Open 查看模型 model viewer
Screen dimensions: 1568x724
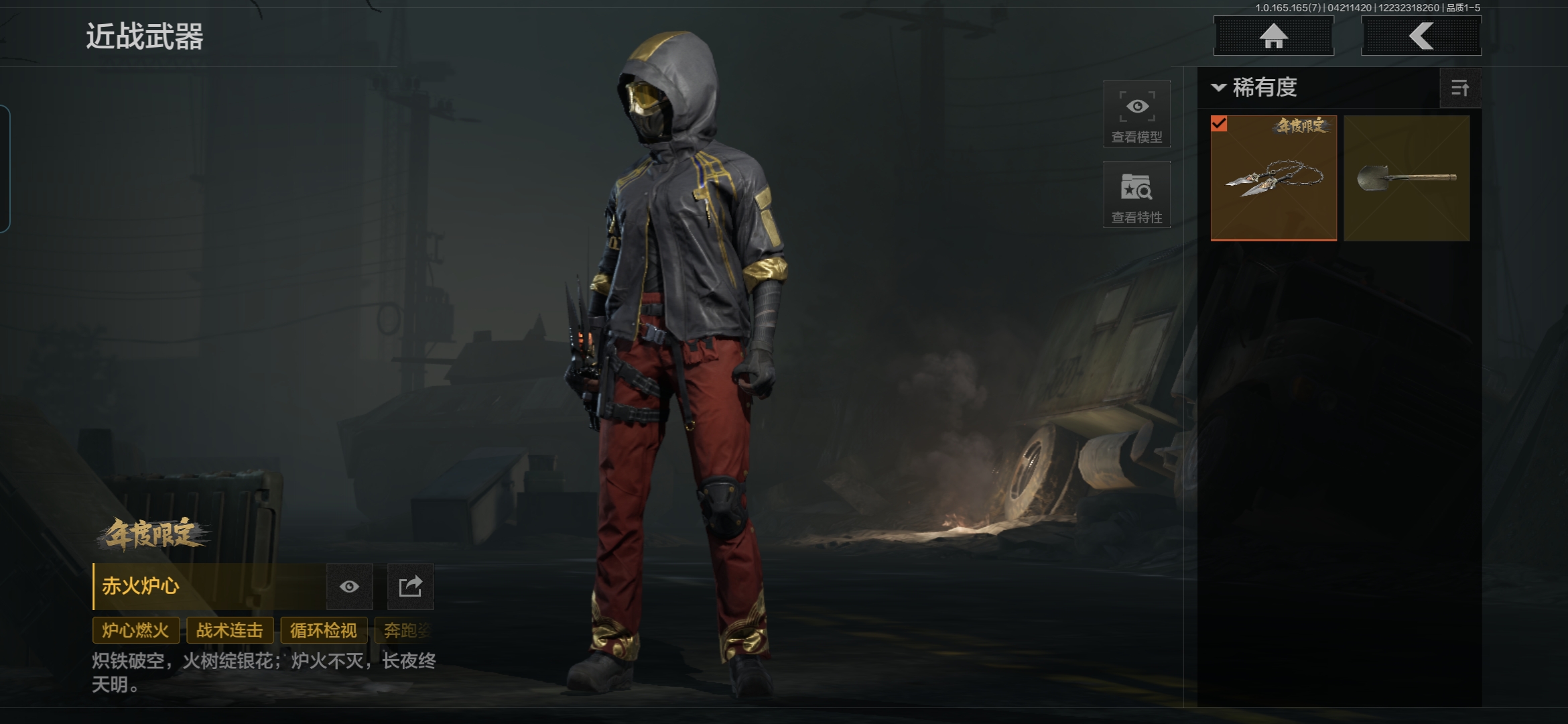pyautogui.click(x=1136, y=114)
